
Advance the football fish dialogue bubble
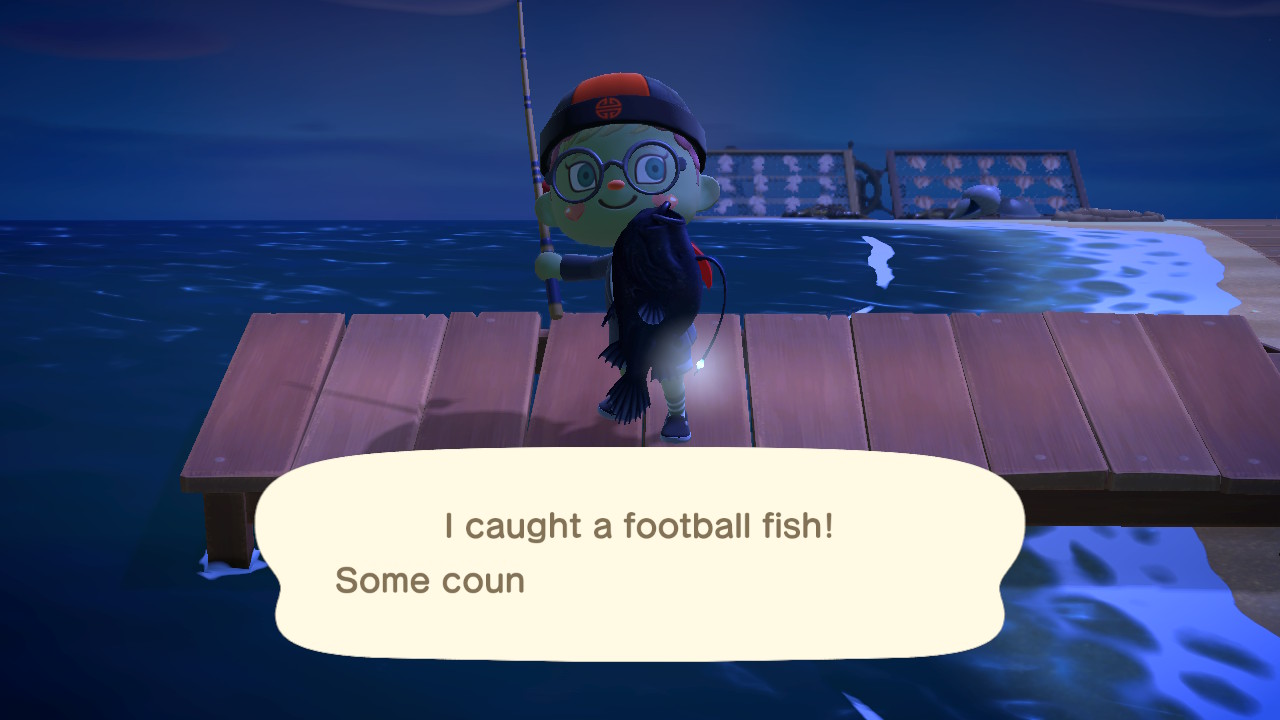[x=640, y=555]
